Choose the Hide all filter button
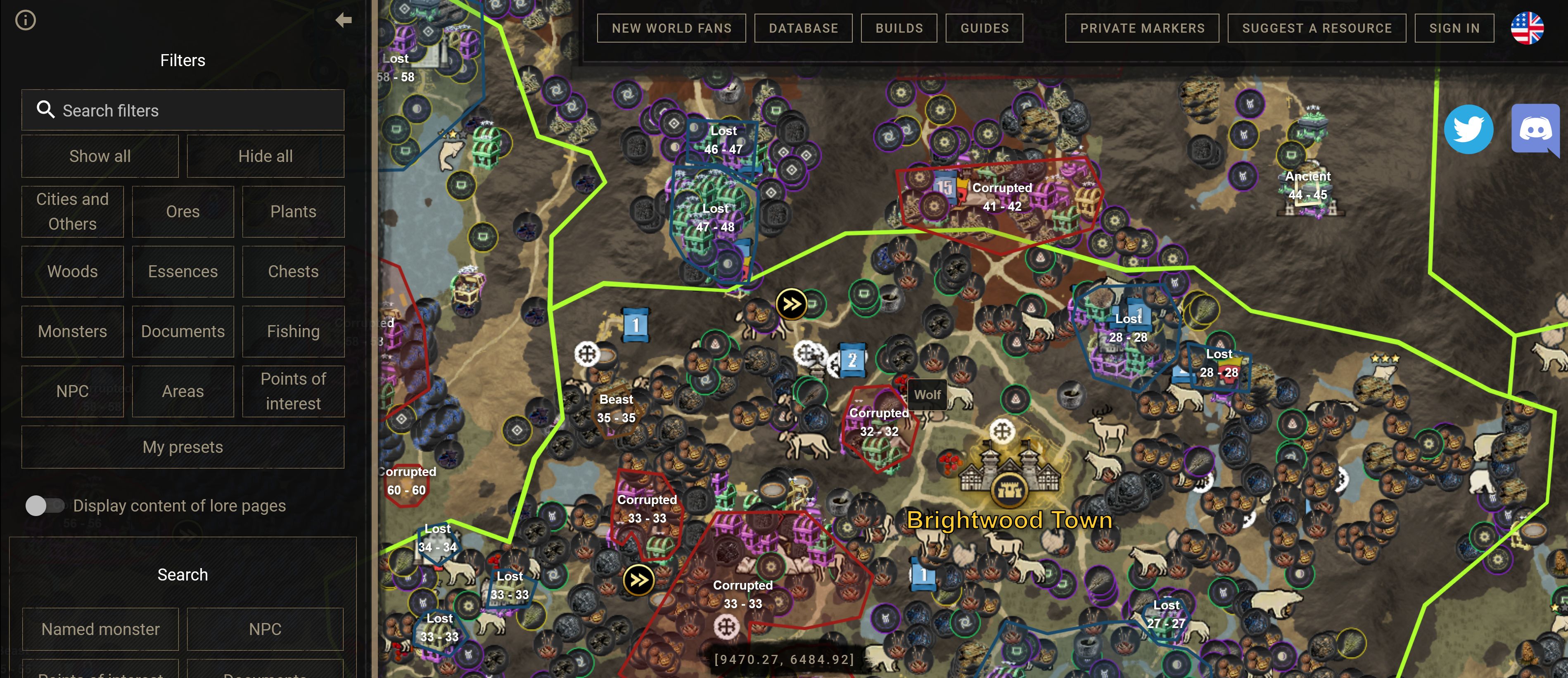This screenshot has width=1568, height=678. click(266, 157)
